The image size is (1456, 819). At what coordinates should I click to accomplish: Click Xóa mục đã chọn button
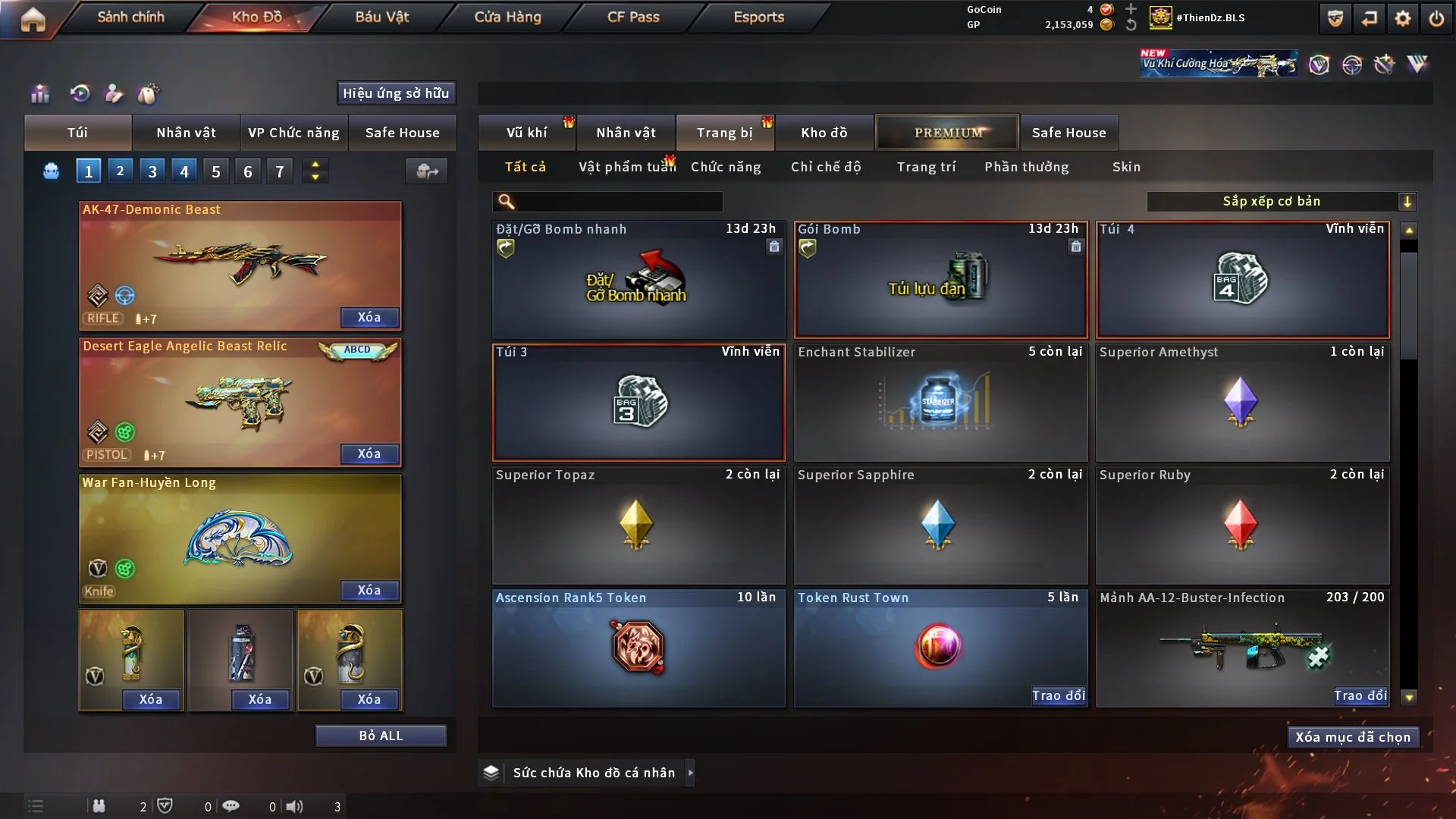(x=1353, y=737)
